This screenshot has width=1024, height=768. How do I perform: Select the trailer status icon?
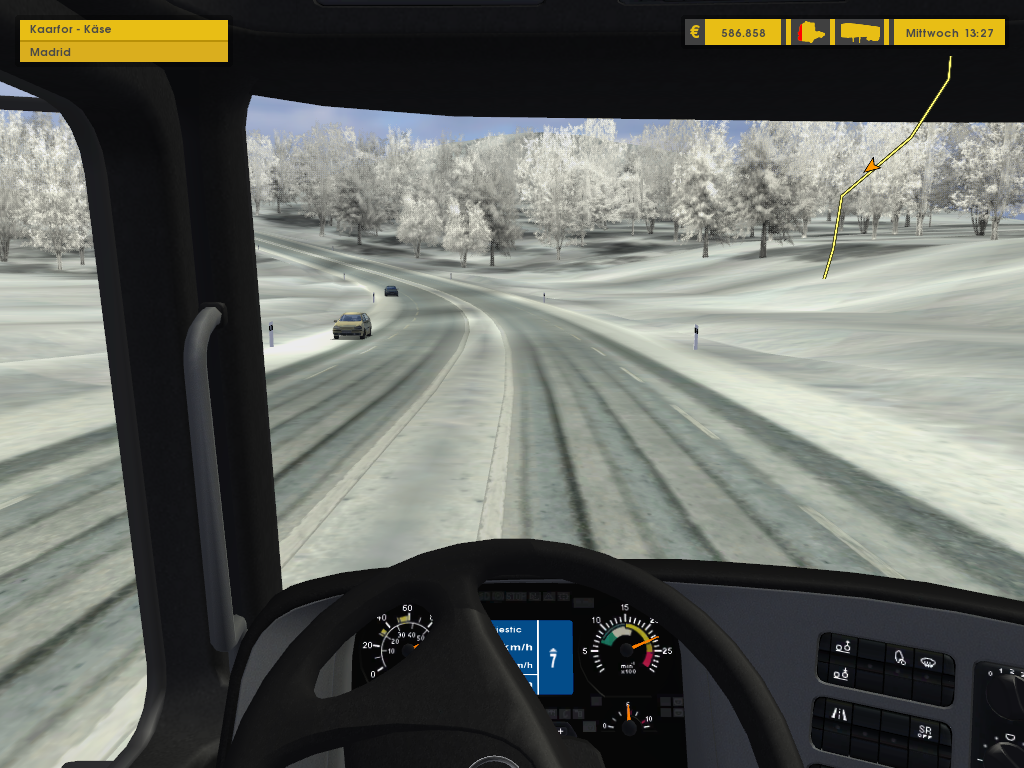pos(861,33)
